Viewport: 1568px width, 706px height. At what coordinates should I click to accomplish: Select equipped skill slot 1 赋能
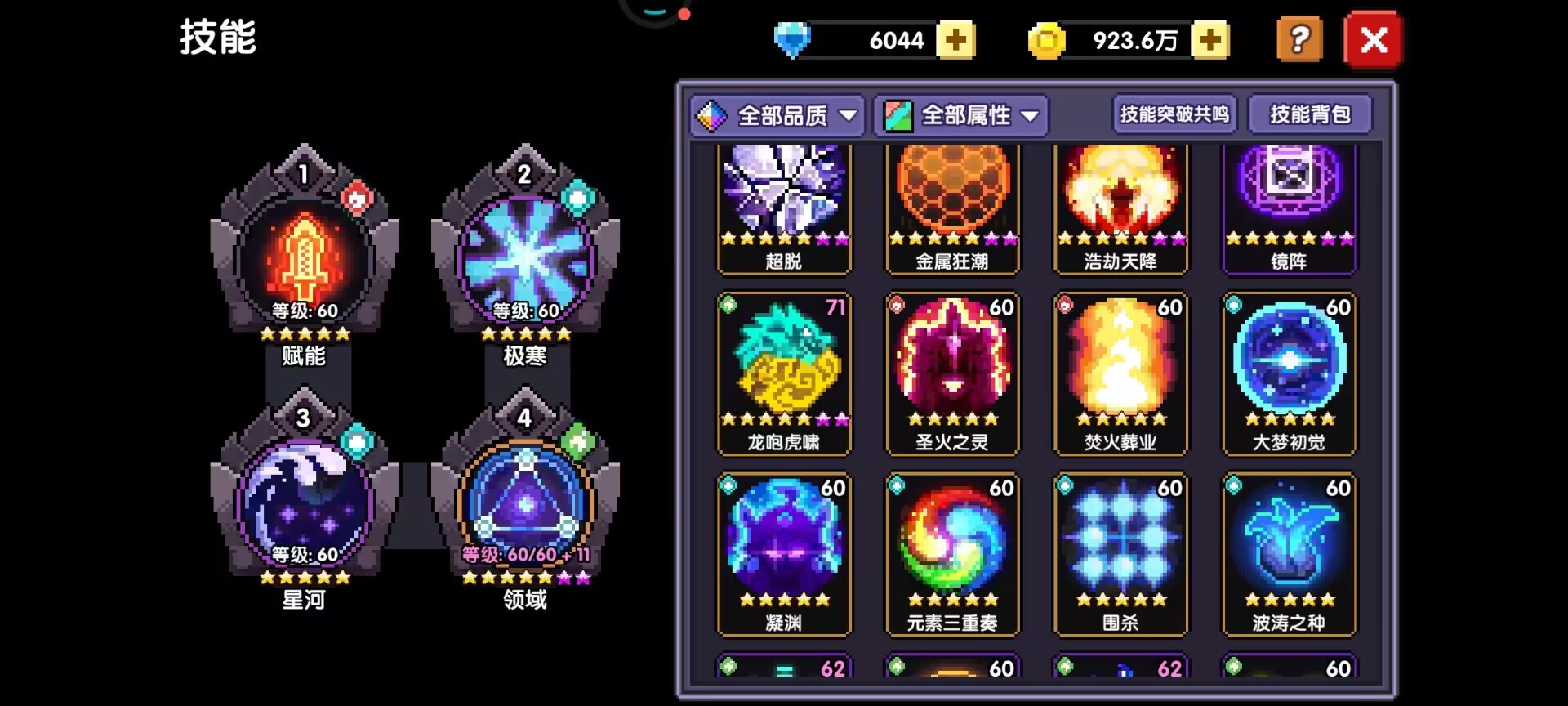[x=305, y=261]
